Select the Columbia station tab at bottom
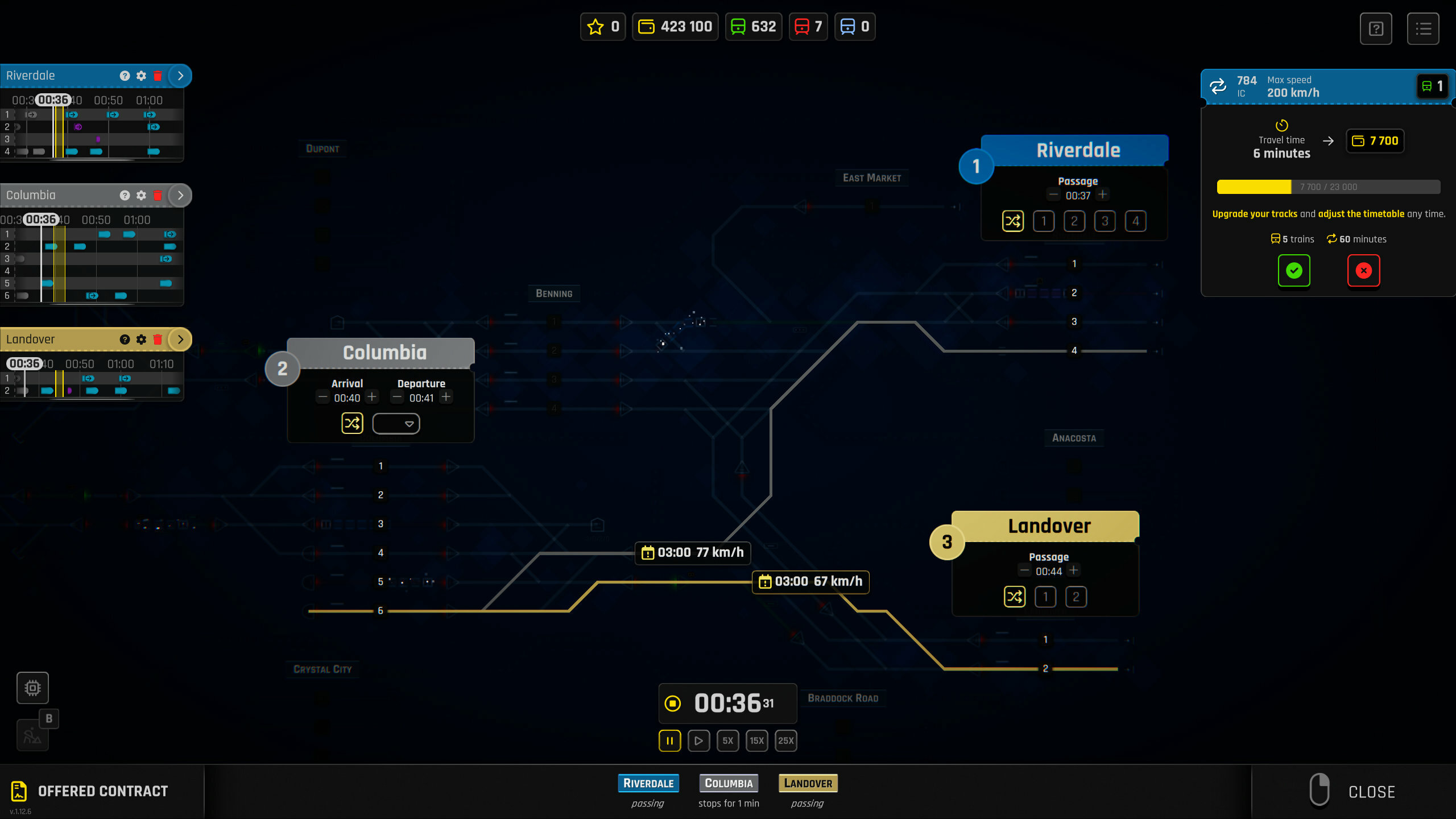Image resolution: width=1456 pixels, height=819 pixels. (x=729, y=783)
